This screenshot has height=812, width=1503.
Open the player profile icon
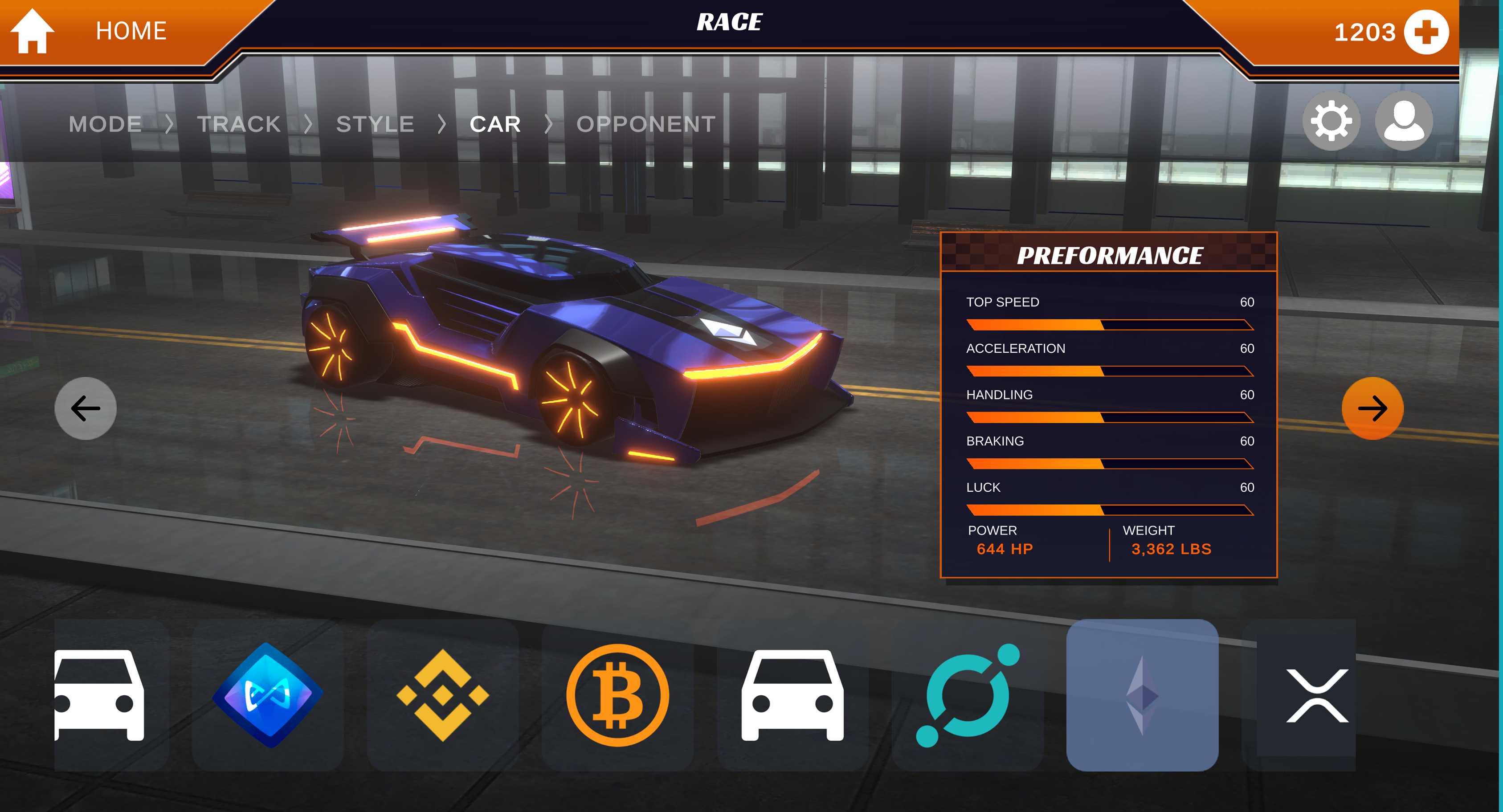(1403, 121)
